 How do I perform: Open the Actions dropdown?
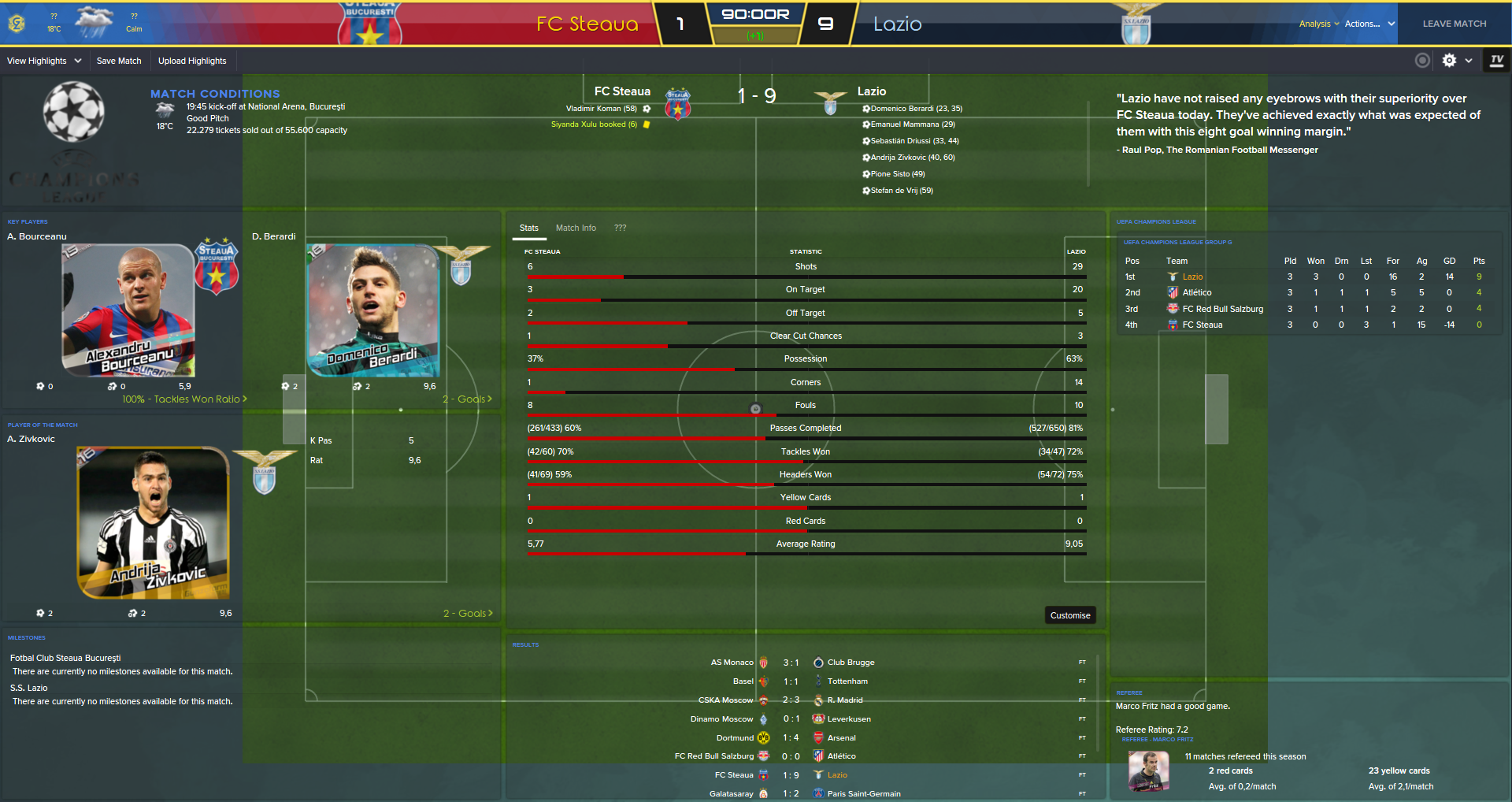point(1369,24)
